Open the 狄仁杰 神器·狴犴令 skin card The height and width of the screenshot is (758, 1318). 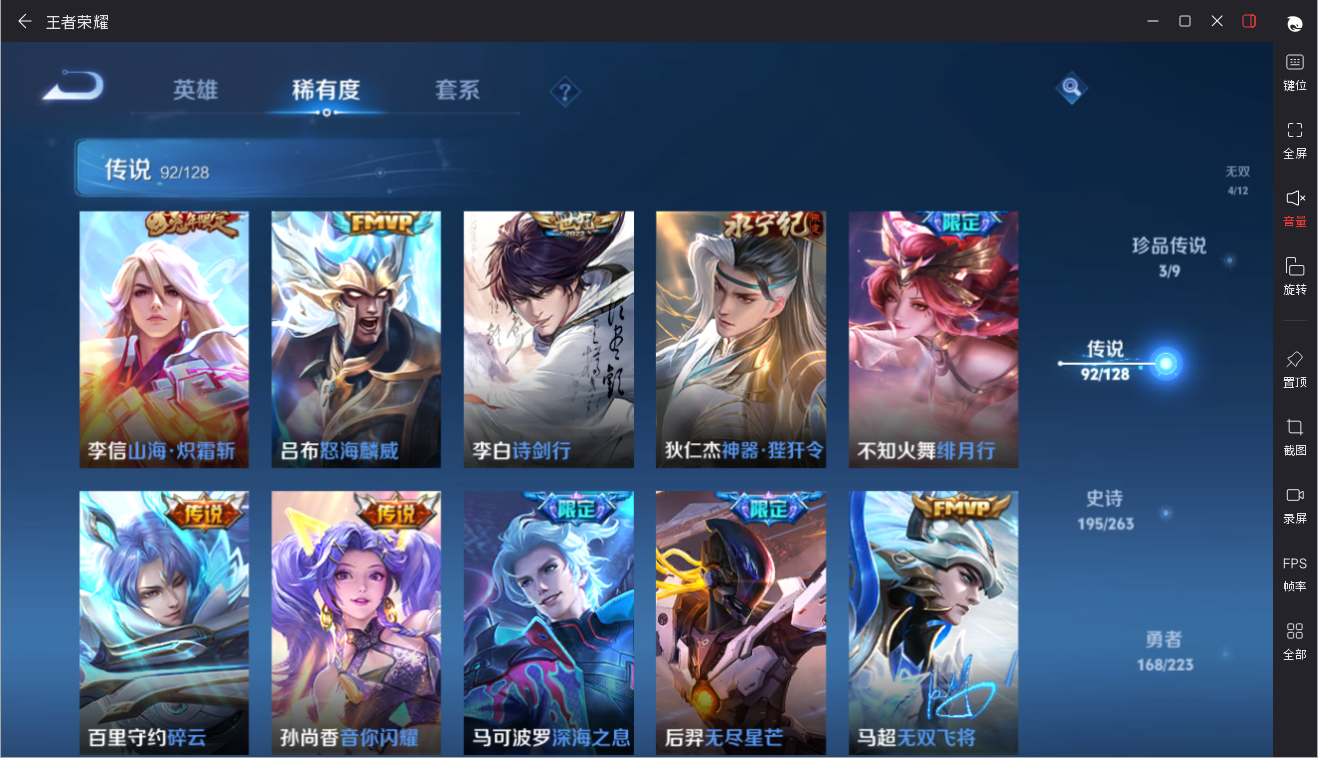(741, 339)
